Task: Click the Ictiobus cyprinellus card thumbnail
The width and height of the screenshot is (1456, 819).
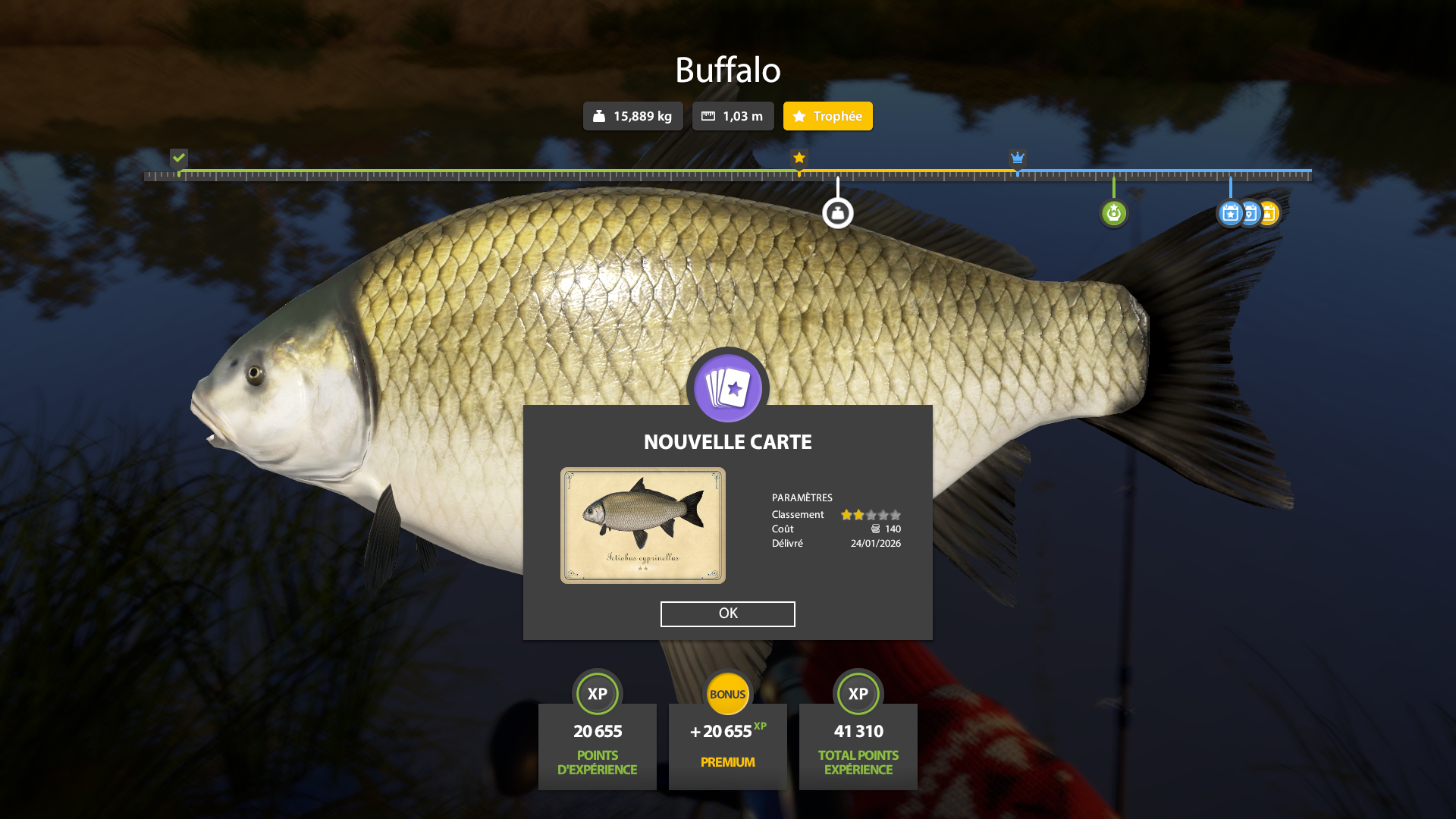Action: click(642, 526)
